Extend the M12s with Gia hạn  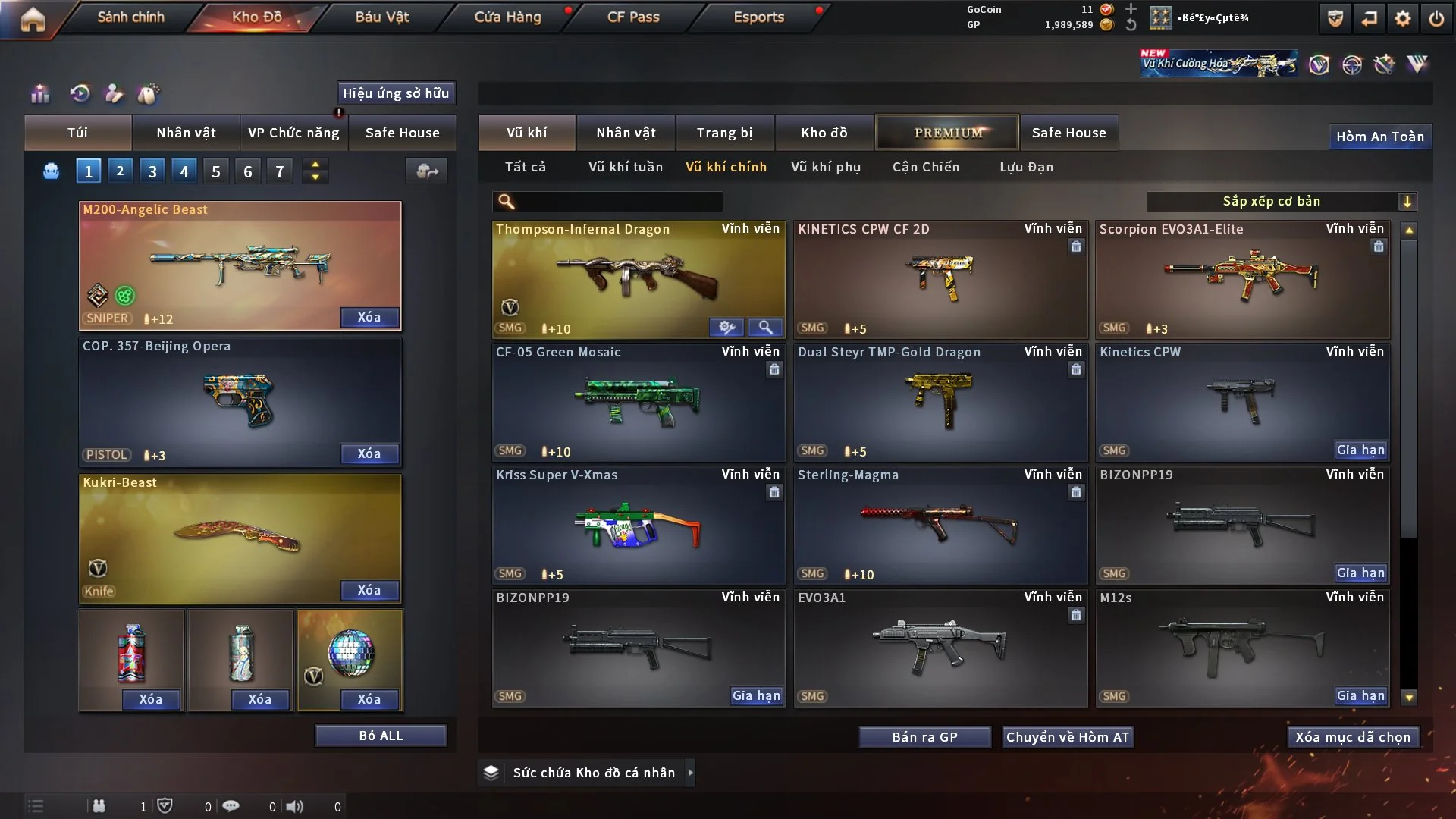[1360, 695]
